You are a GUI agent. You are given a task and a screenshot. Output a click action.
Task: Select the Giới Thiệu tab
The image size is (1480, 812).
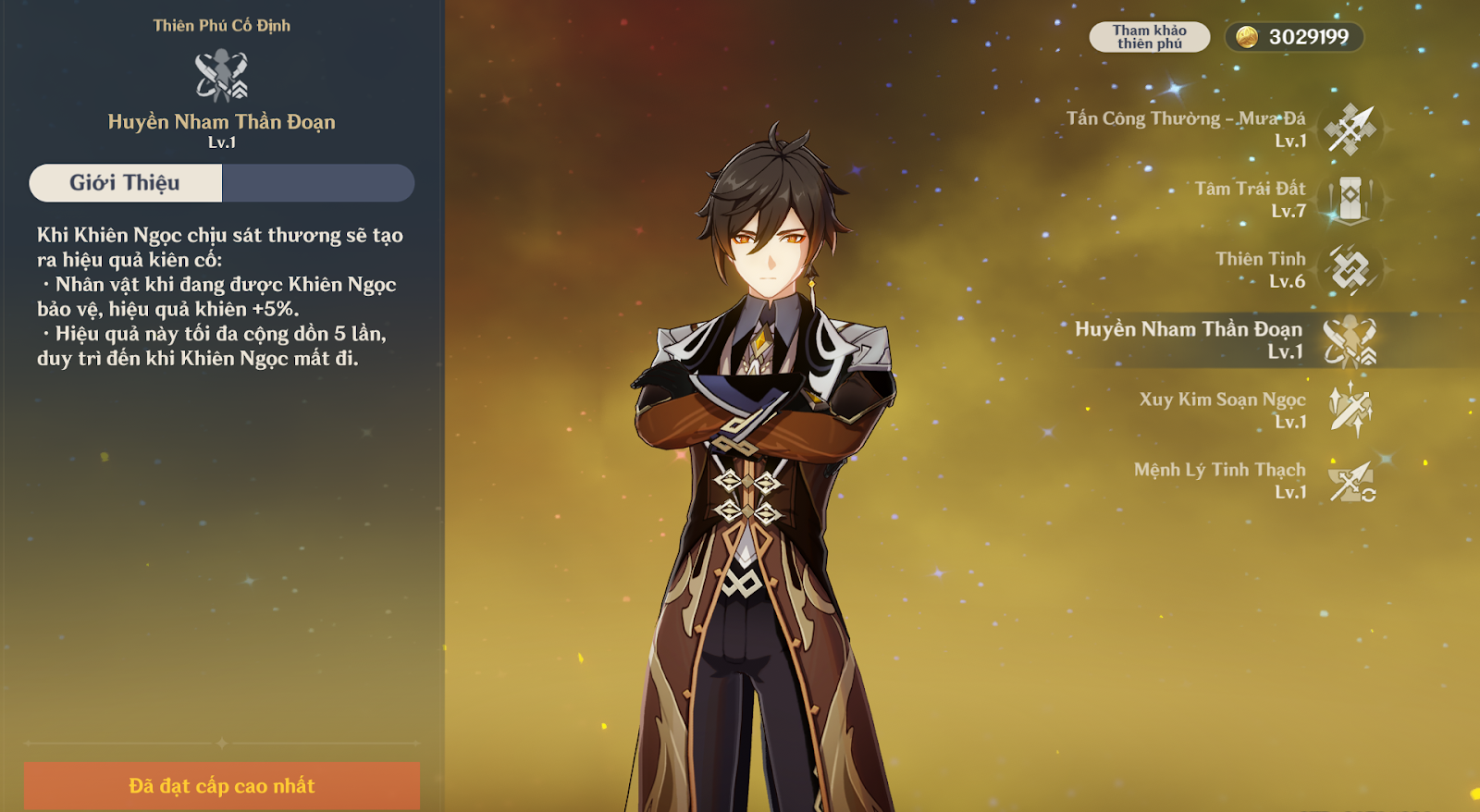pos(126,183)
